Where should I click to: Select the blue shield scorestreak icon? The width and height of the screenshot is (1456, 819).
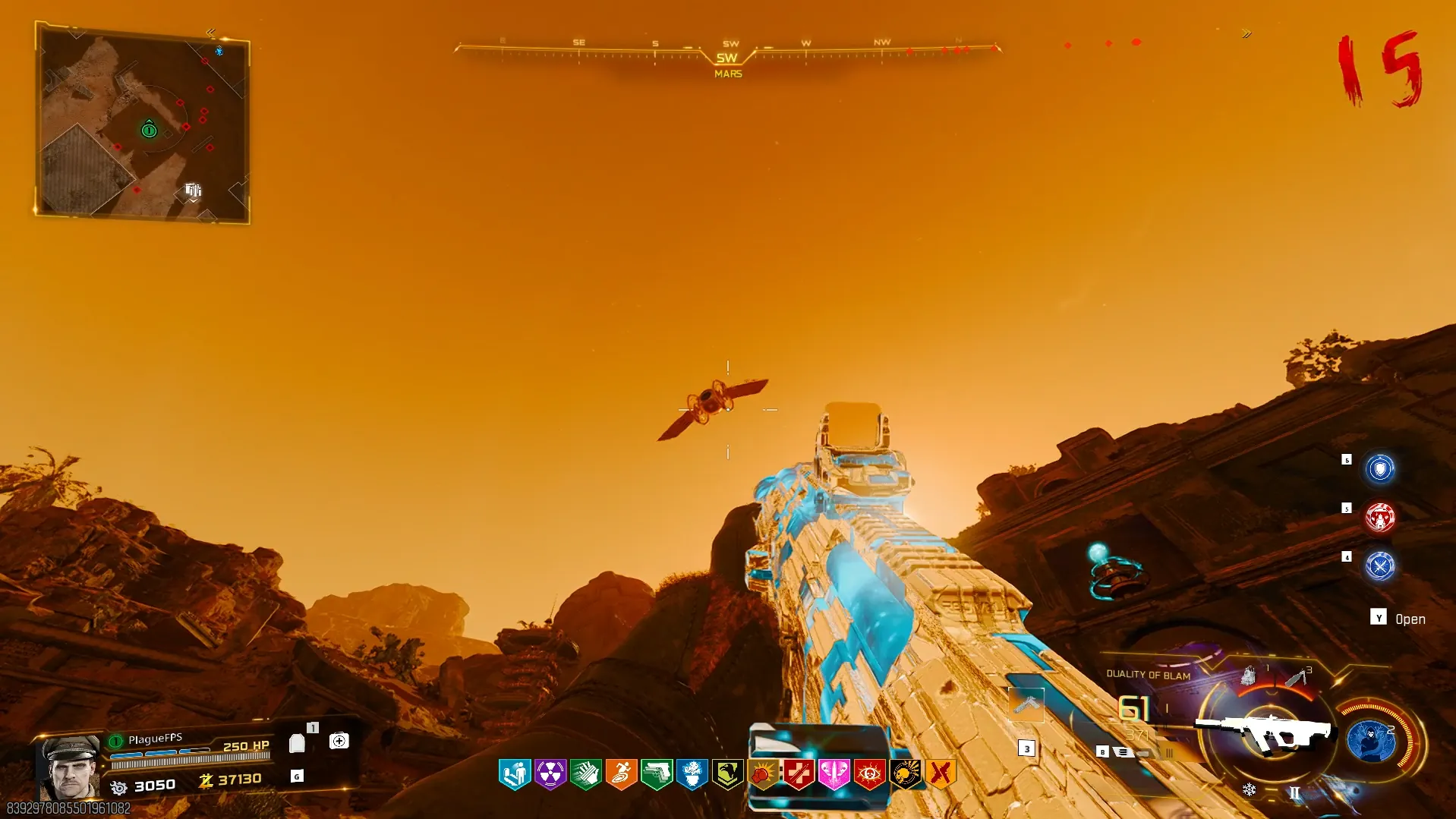(x=1379, y=468)
